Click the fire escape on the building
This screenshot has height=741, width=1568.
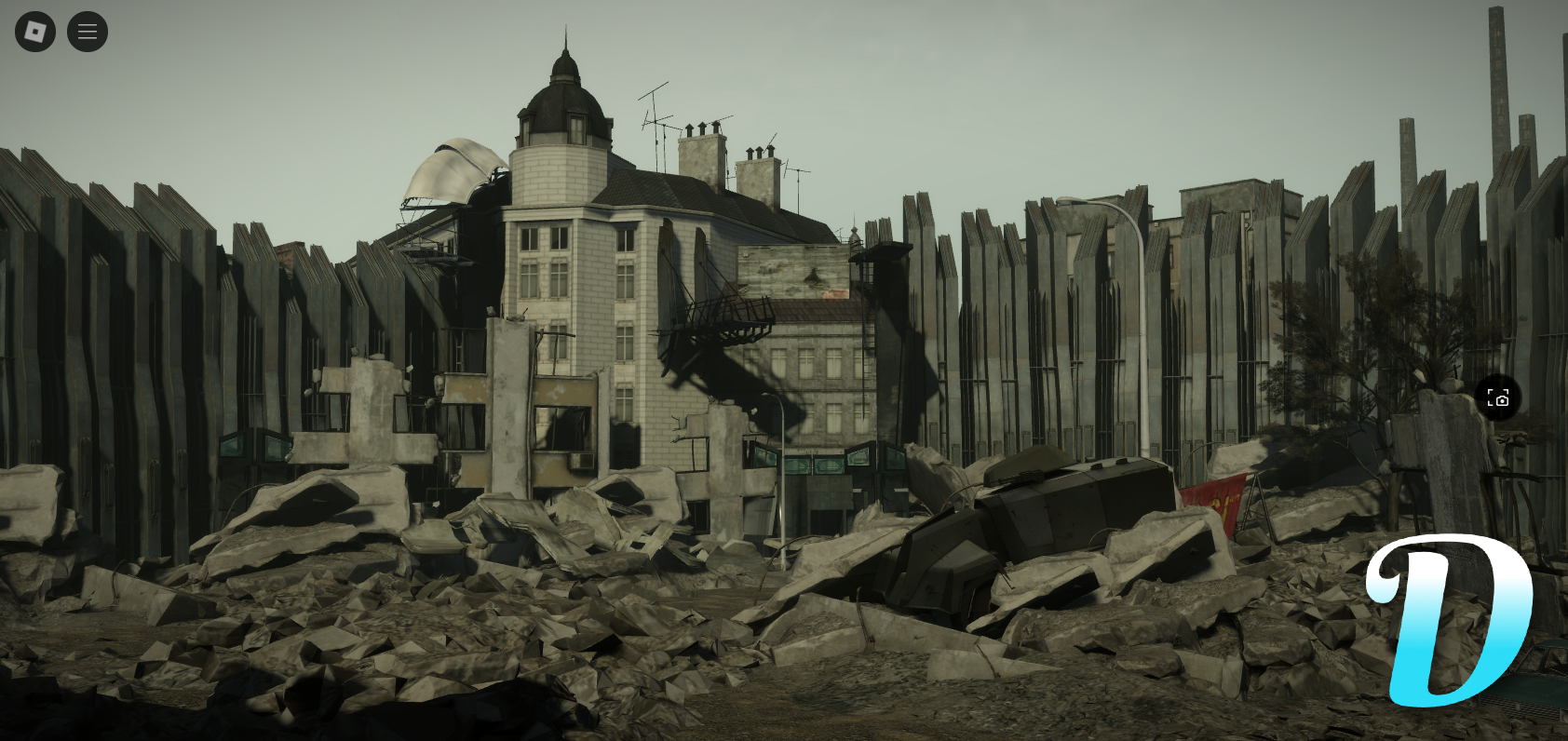coord(724,321)
